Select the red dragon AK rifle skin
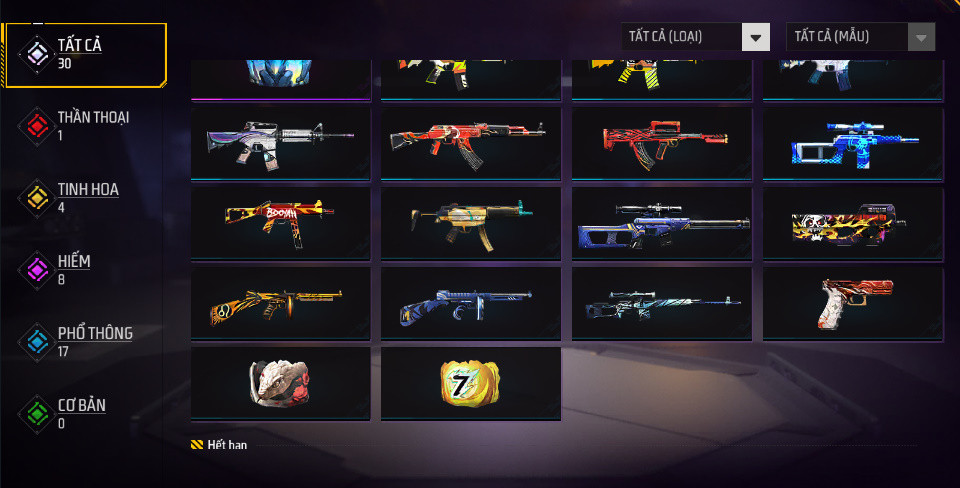Screen dimensions: 960x488 [x=470, y=143]
